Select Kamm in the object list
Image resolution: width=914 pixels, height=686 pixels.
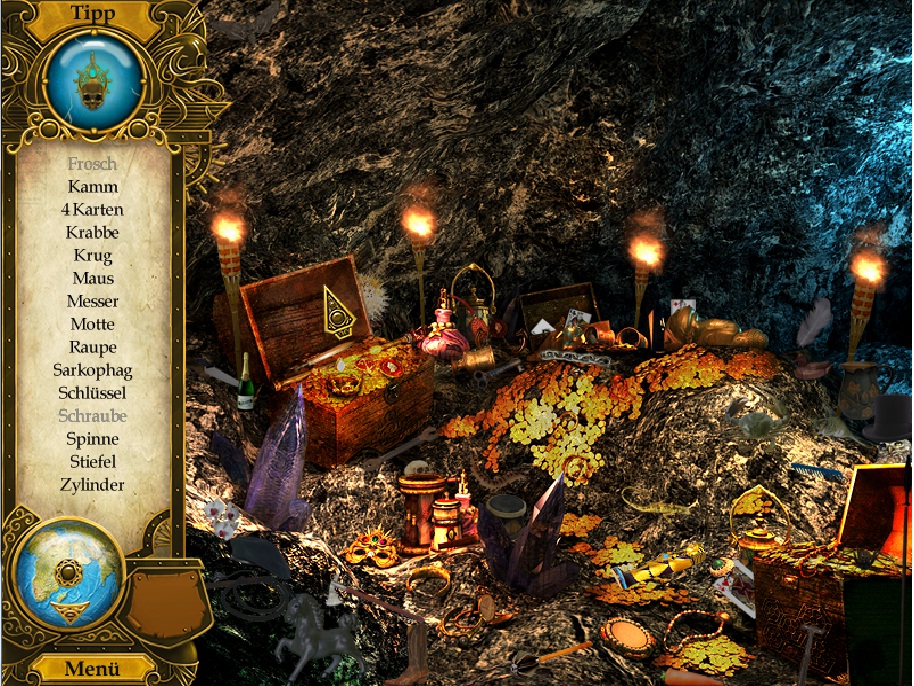click(x=93, y=186)
